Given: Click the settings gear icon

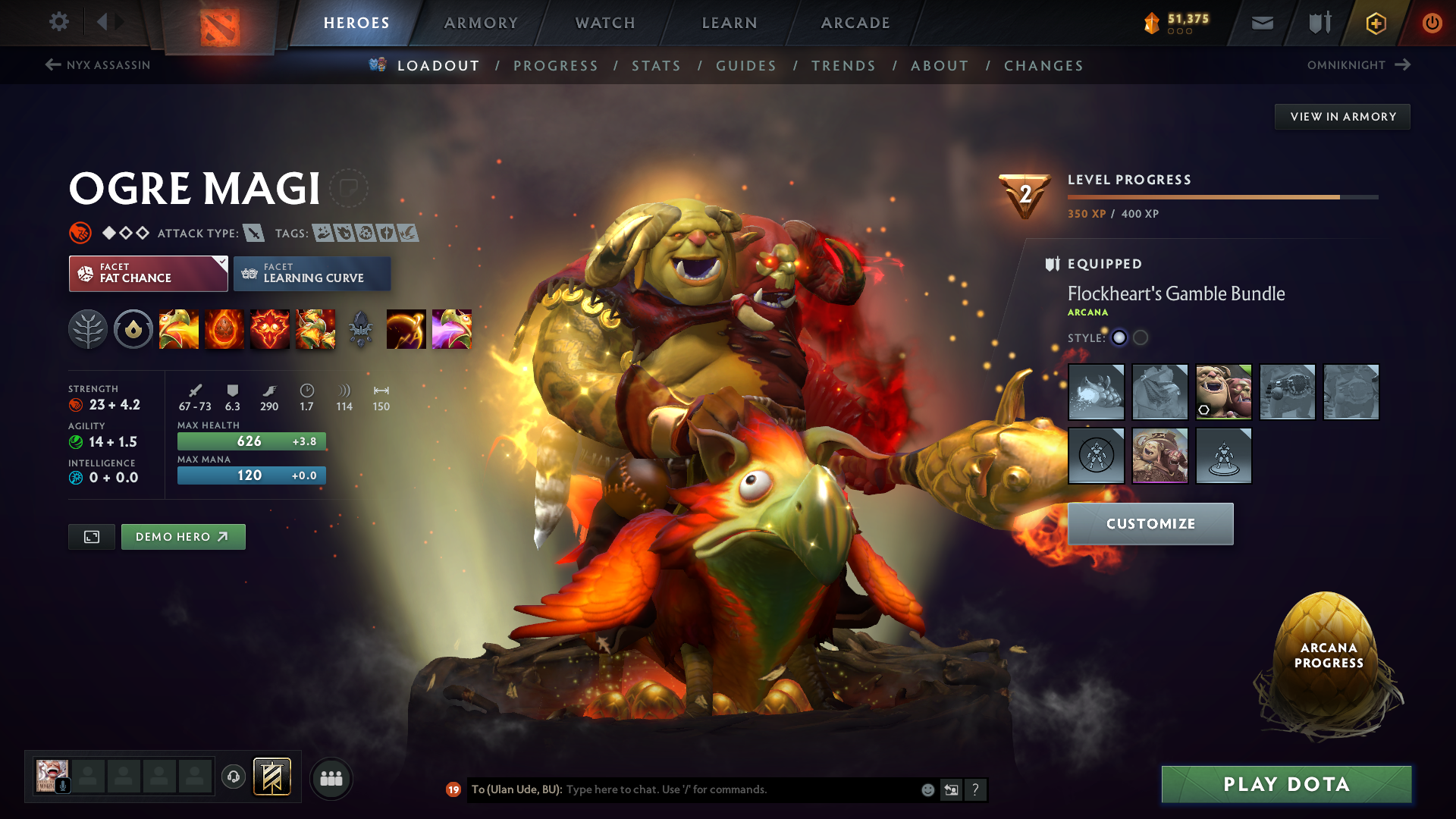Looking at the screenshot, I should click(59, 22).
